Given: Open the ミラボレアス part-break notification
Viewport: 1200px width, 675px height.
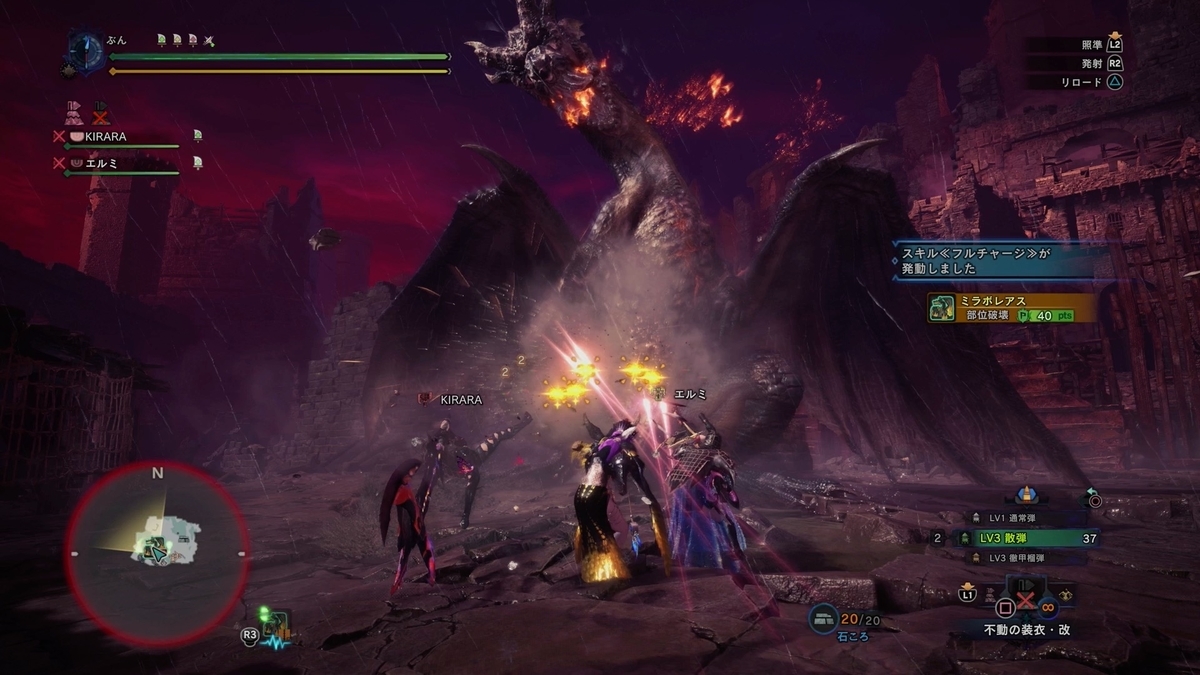Looking at the screenshot, I should click(x=1010, y=307).
